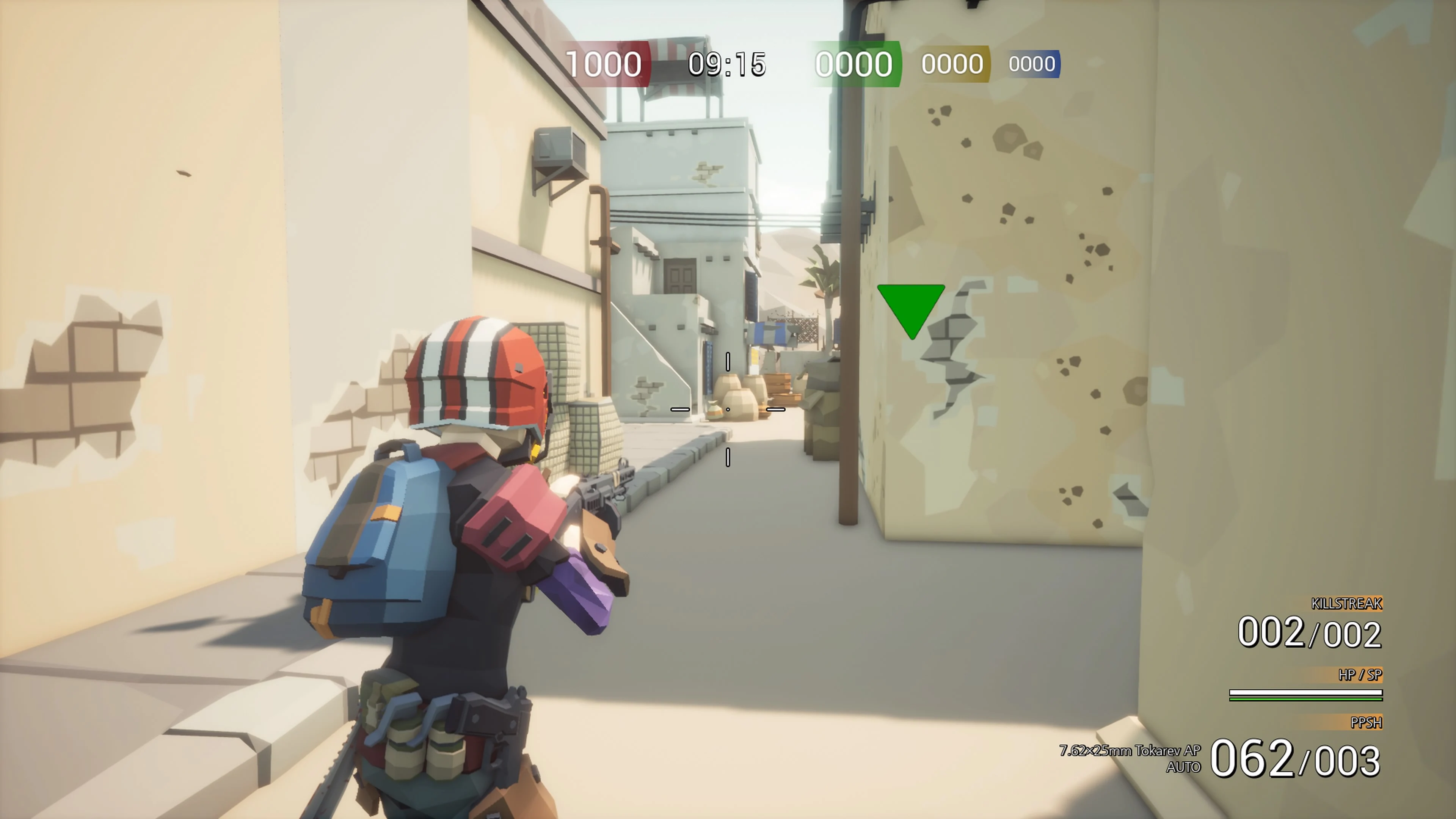Click the yellow team score counter
The image size is (1456, 819).
coord(953,63)
